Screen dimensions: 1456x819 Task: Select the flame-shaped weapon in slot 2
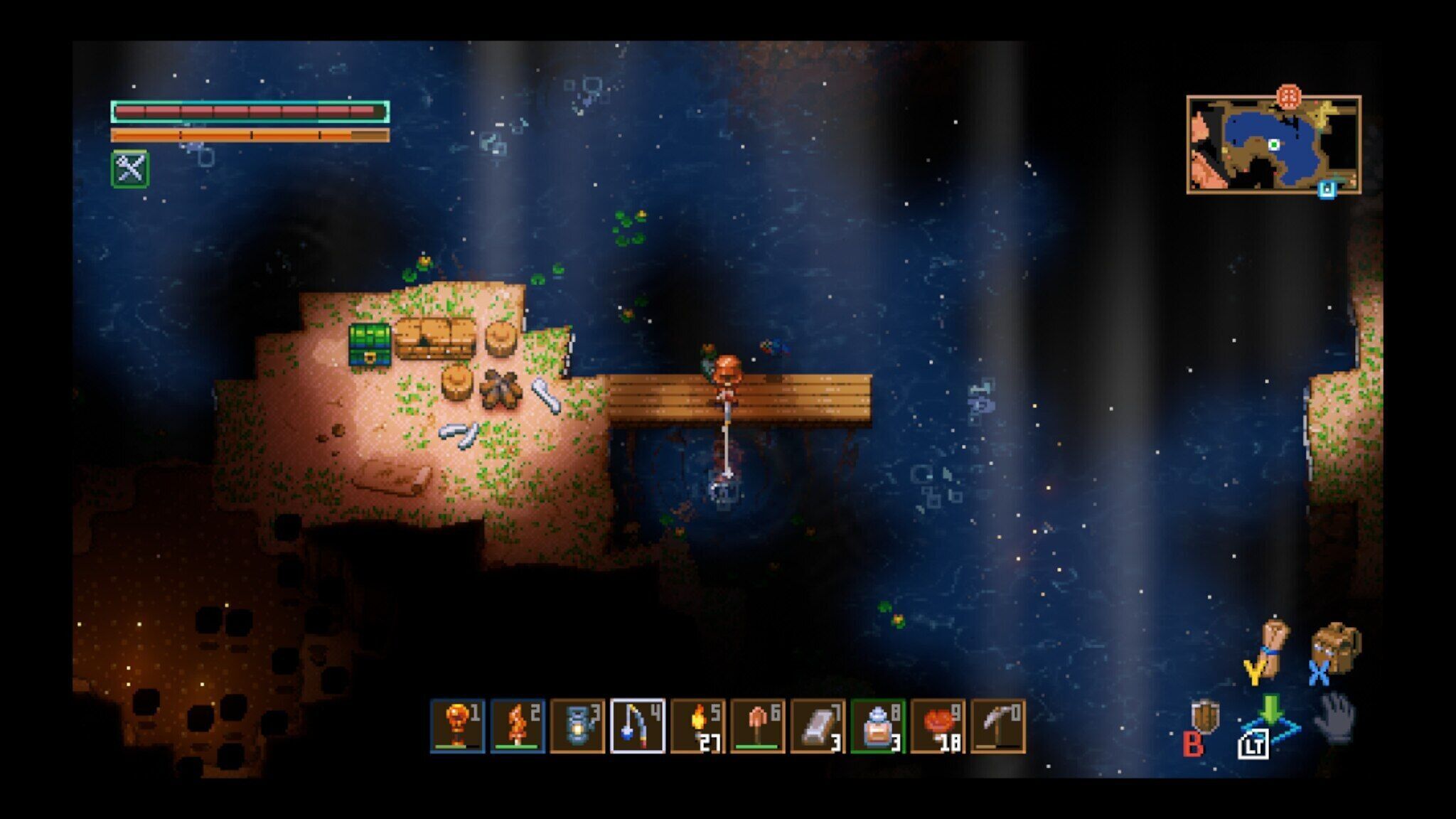tap(517, 725)
